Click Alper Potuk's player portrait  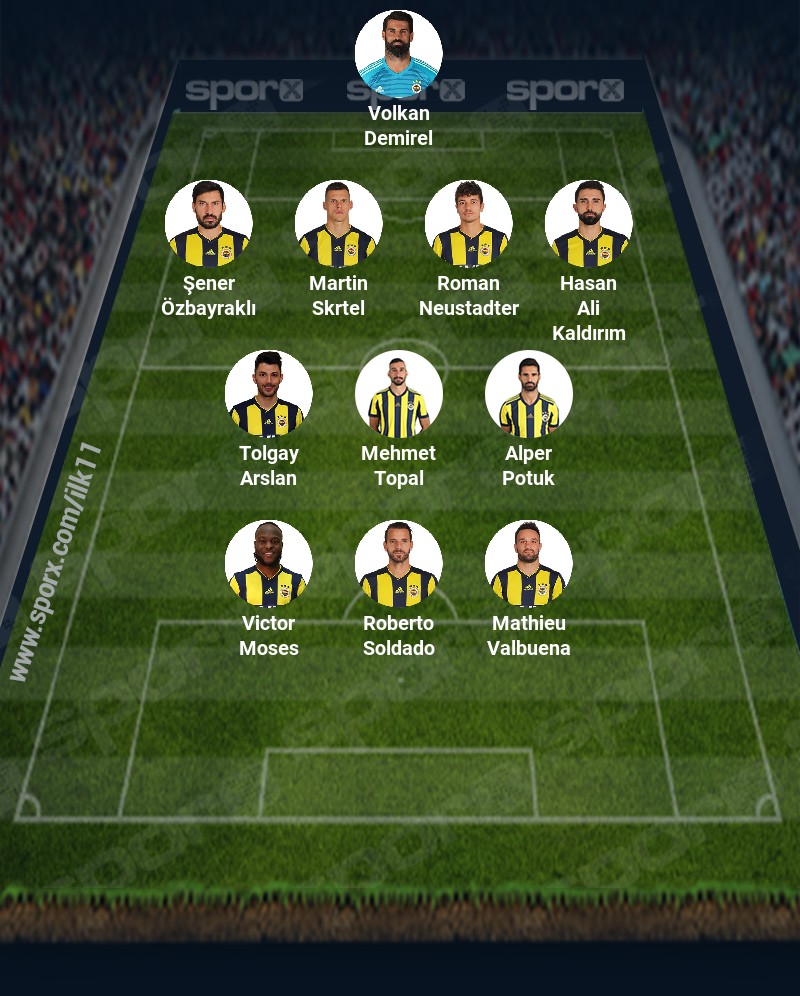pos(528,393)
